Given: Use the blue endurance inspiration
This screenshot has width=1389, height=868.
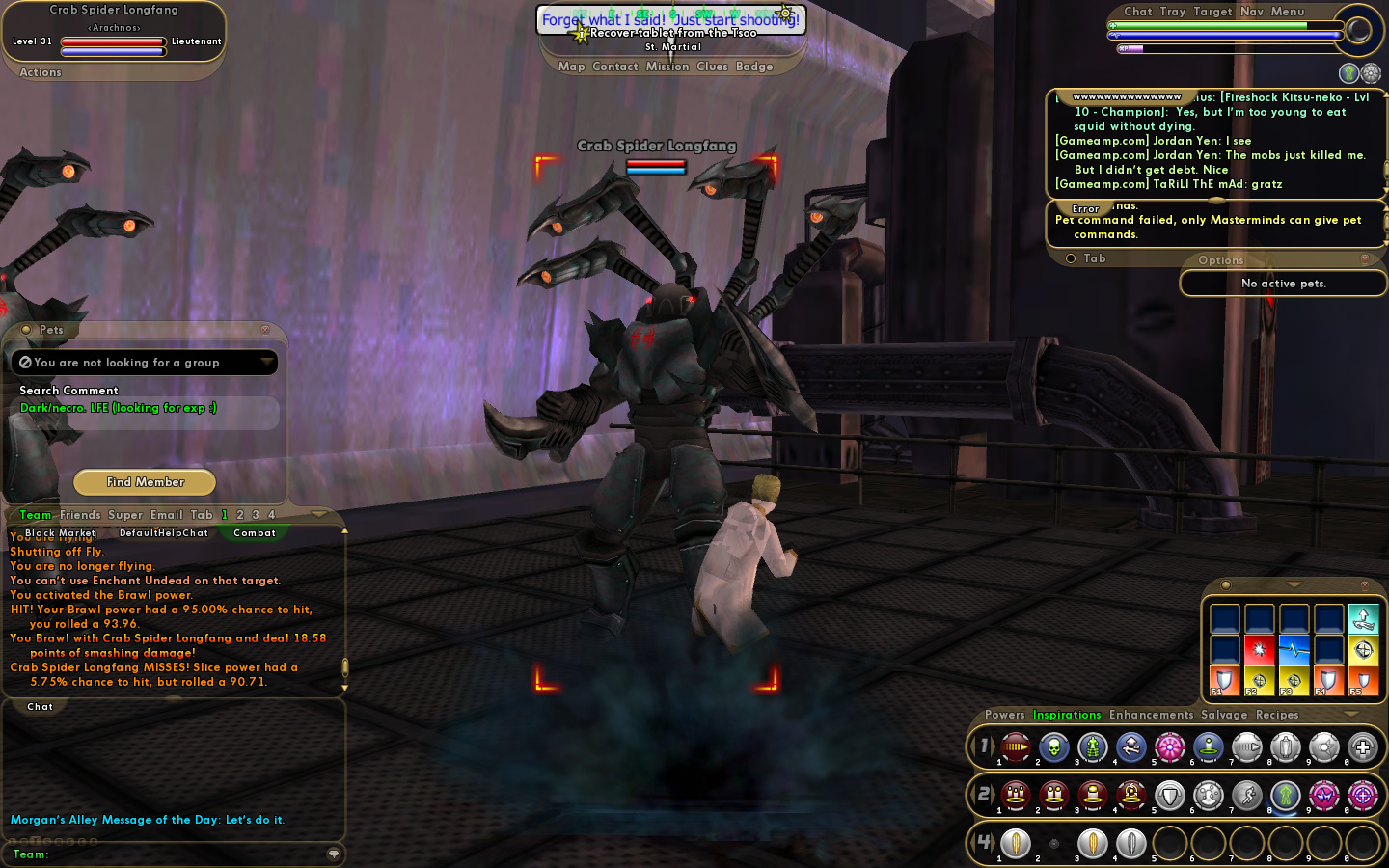Looking at the screenshot, I should tap(1294, 650).
